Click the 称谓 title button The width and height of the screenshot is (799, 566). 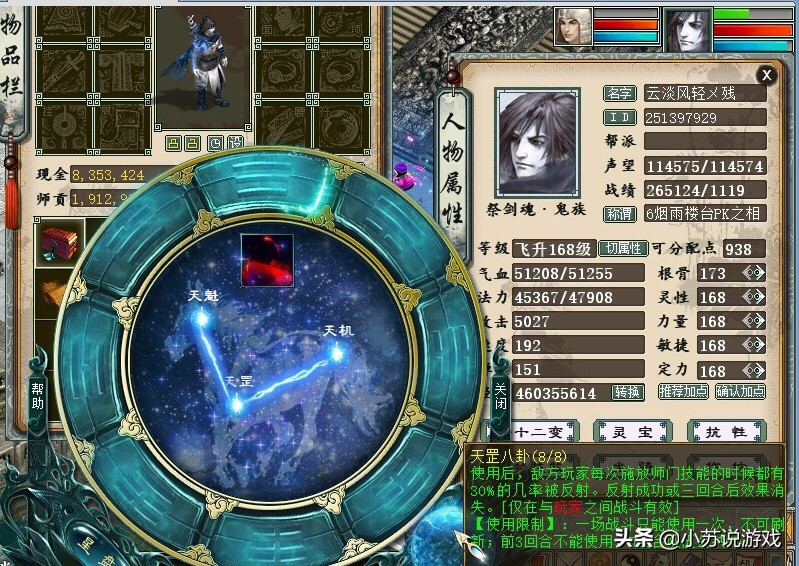620,214
